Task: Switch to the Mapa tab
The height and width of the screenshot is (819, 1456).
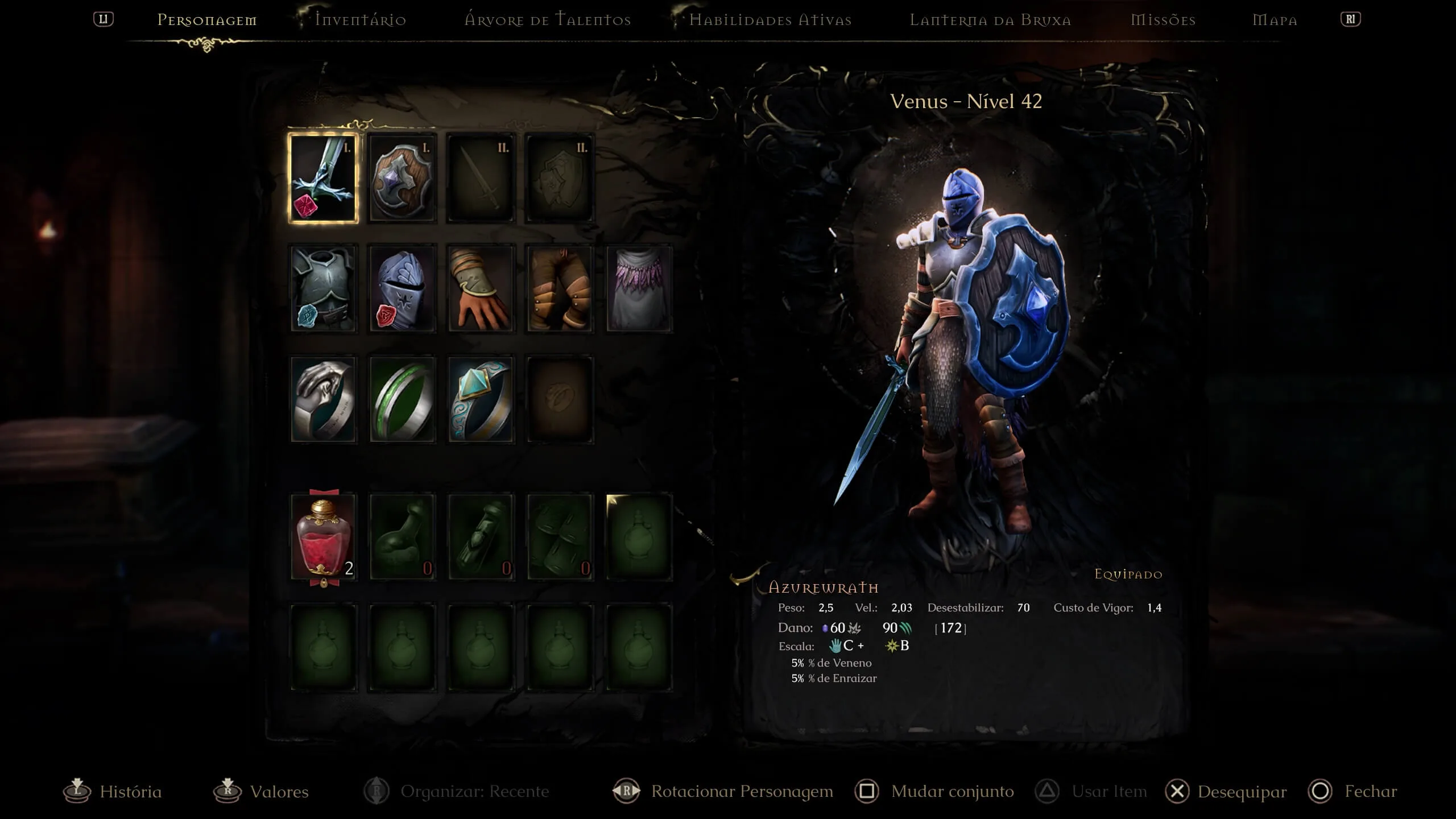Action: coord(1275,20)
